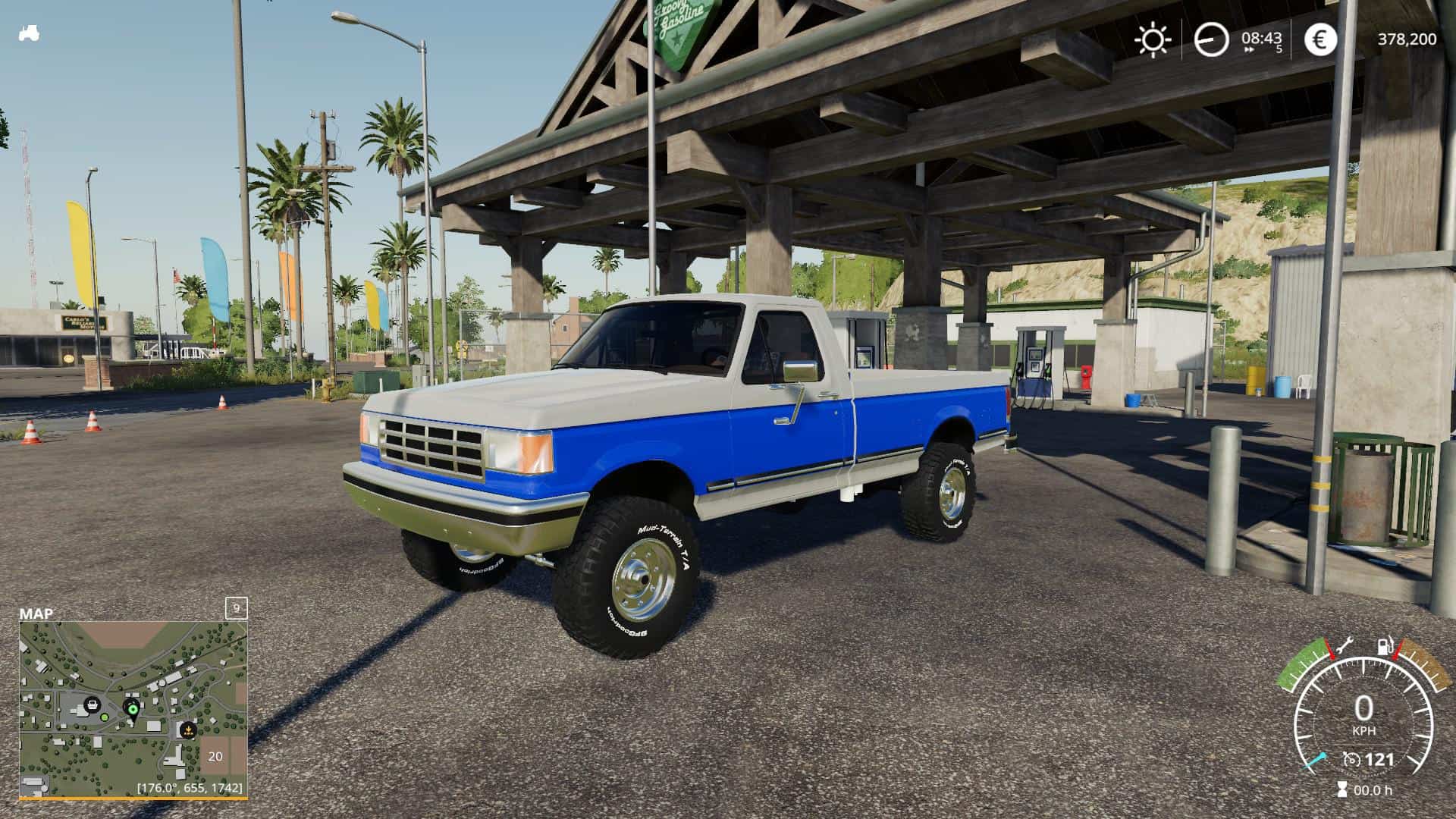Open the game clock dial icon

1211,39
